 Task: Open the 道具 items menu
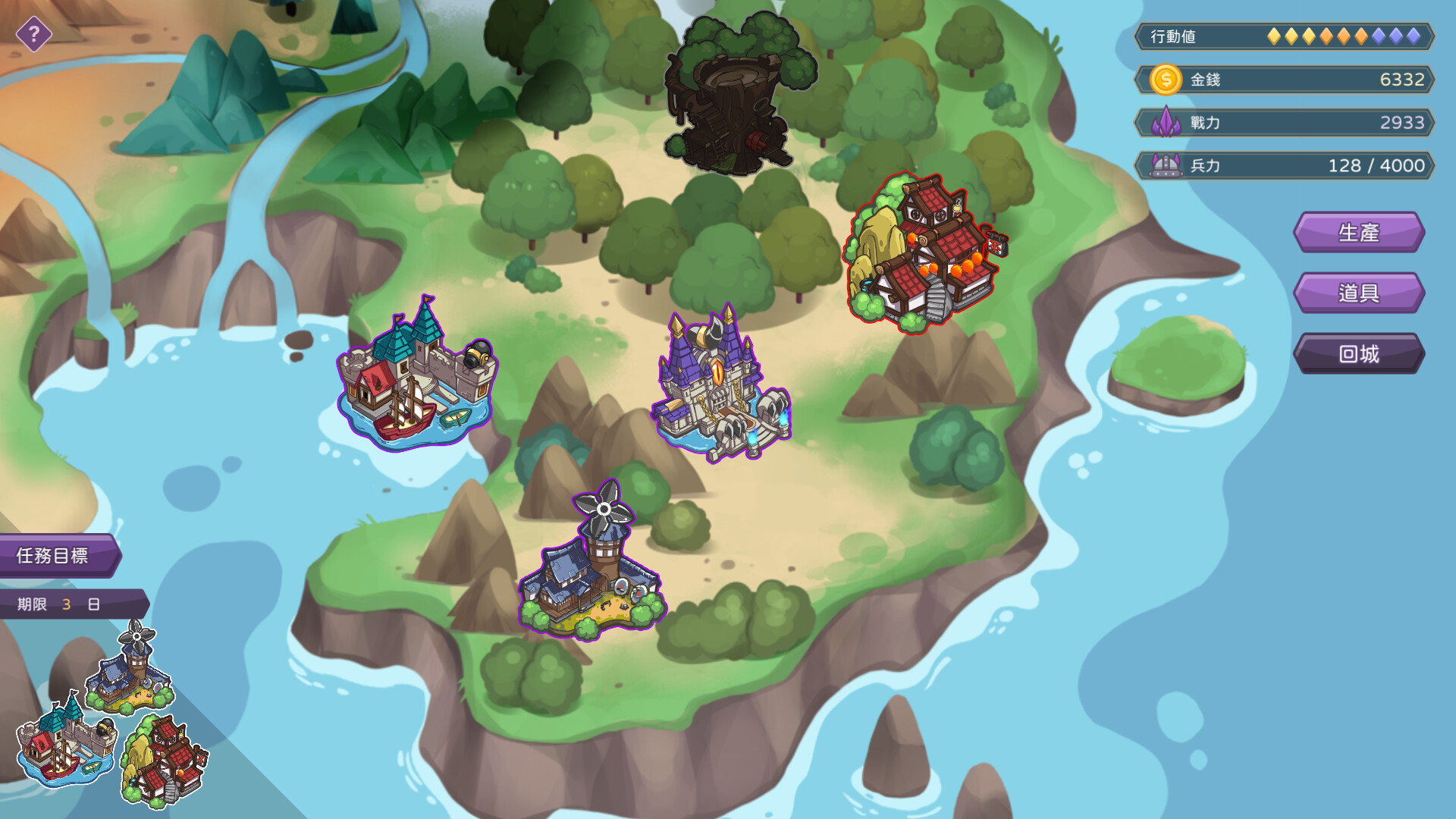coord(1360,293)
